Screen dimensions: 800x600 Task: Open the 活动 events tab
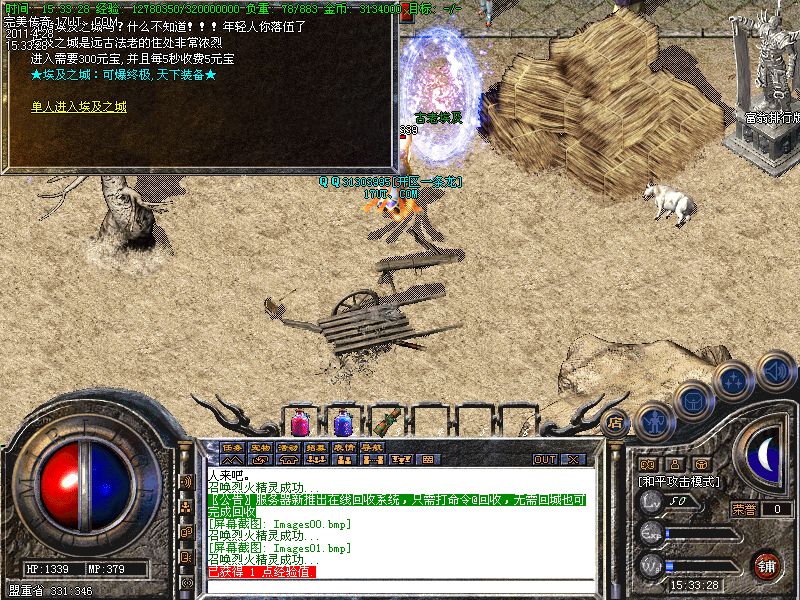point(289,447)
